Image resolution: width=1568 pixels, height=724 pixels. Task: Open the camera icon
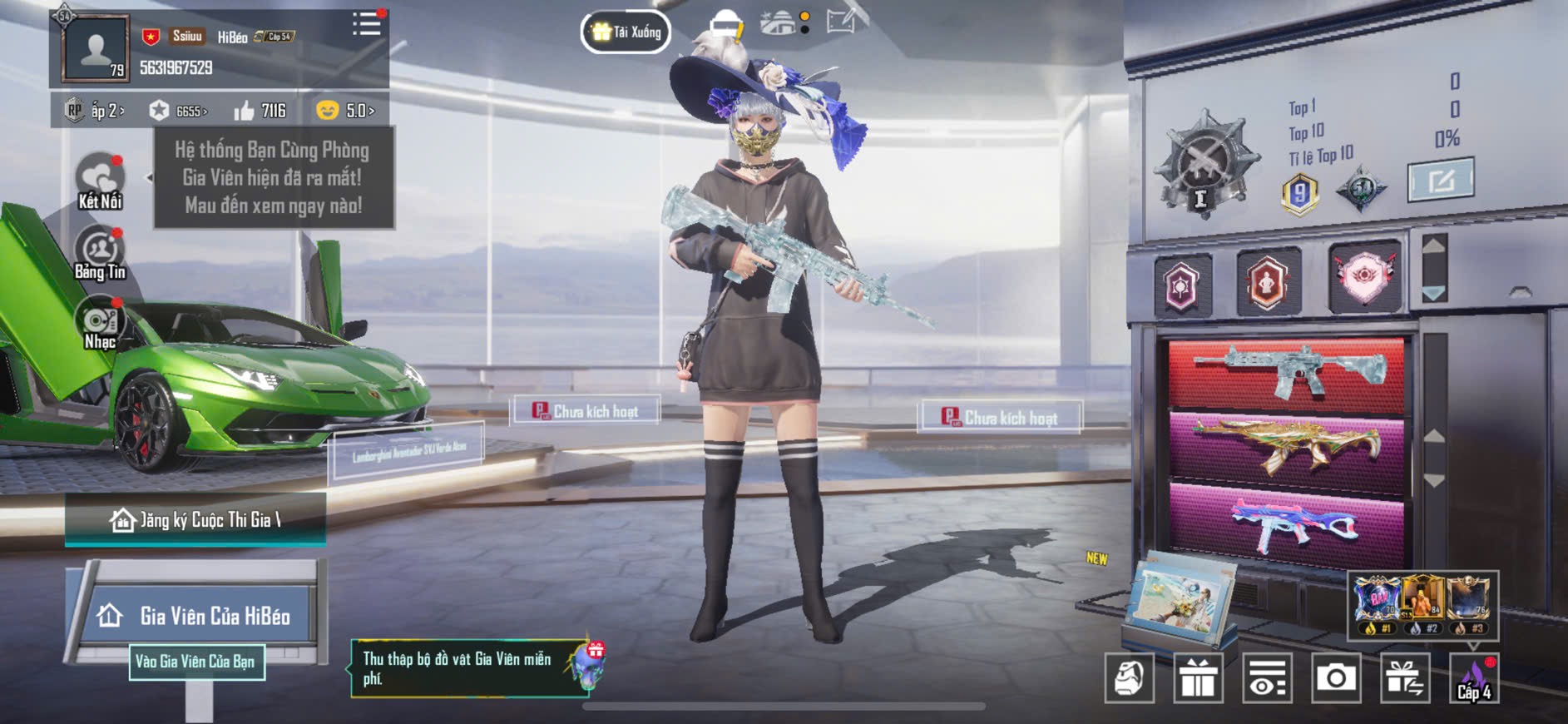tap(1336, 678)
